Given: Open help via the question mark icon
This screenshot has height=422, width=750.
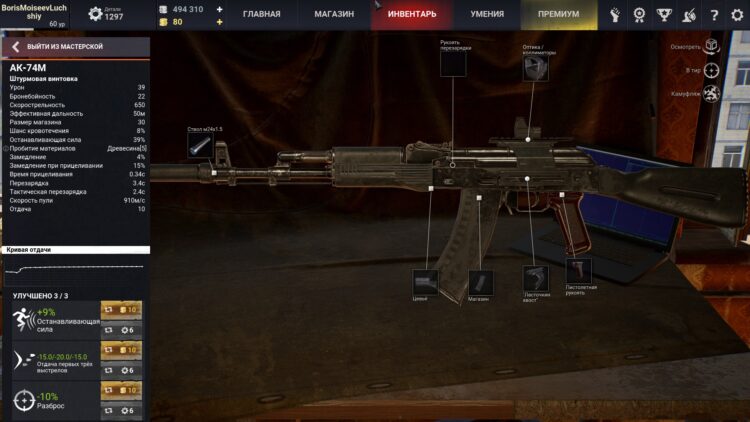Looking at the screenshot, I should coord(713,15).
